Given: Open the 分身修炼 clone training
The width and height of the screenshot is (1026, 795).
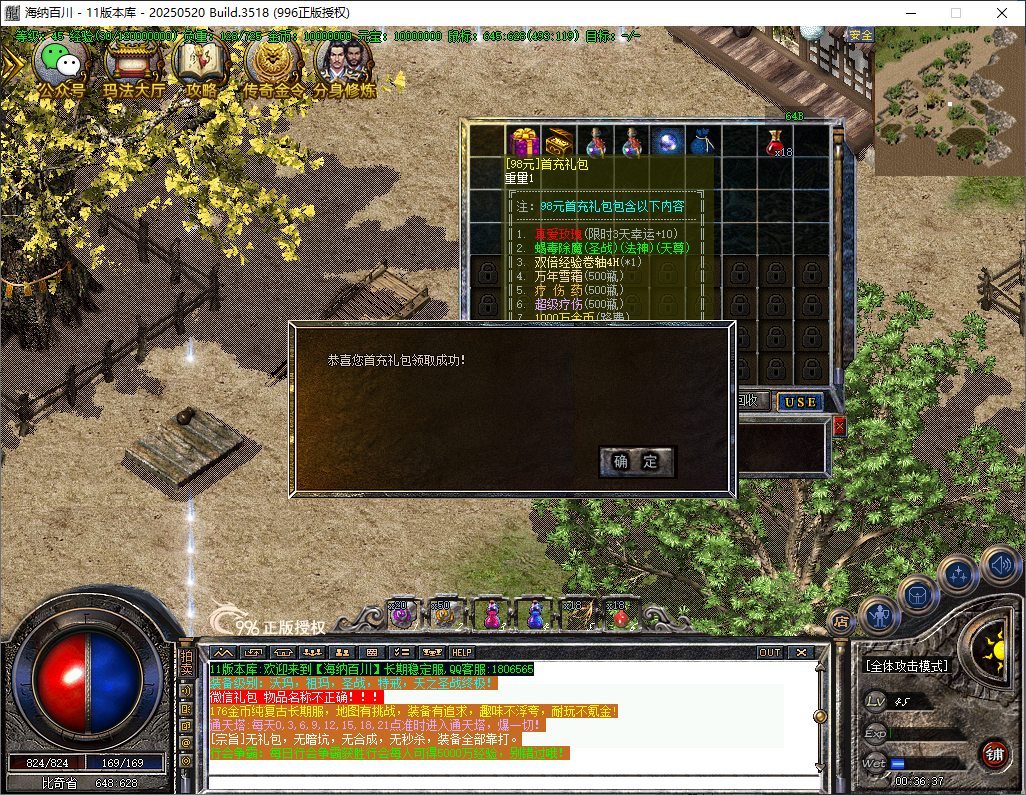Looking at the screenshot, I should (344, 64).
